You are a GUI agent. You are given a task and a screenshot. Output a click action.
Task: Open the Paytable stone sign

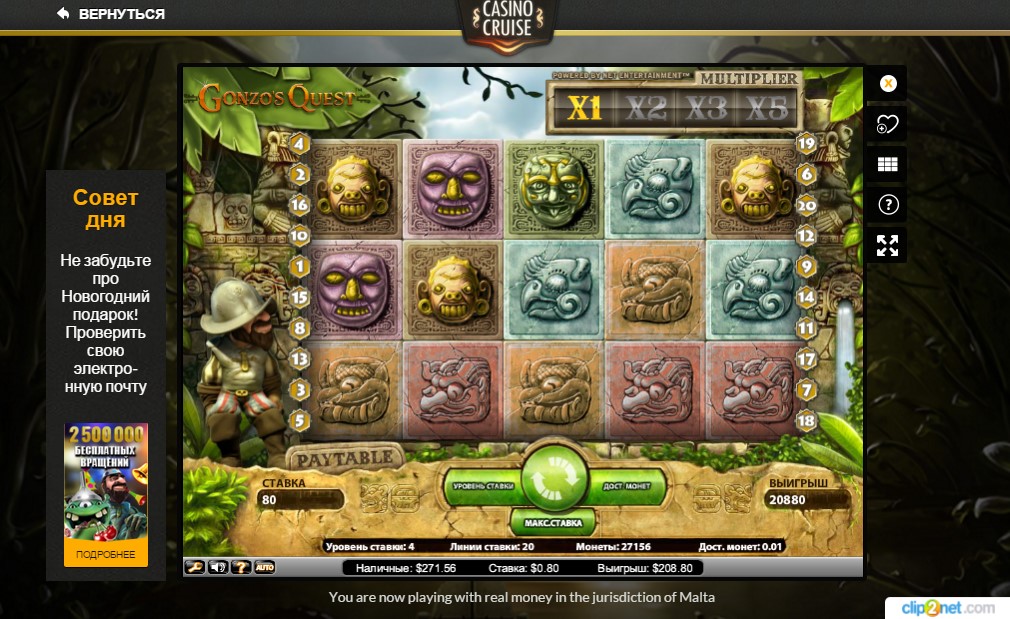(x=345, y=457)
